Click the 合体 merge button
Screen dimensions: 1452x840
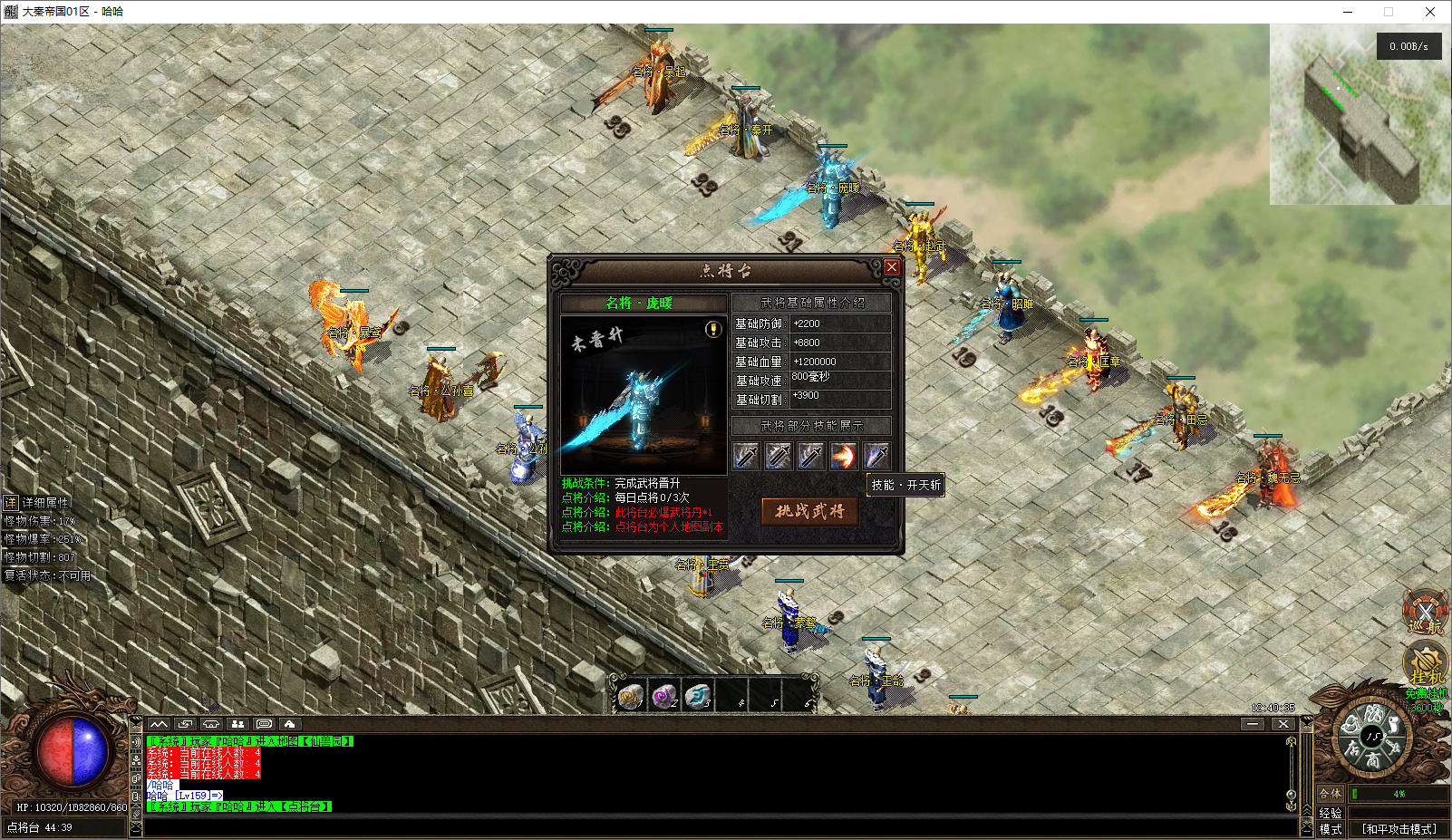pos(1330,794)
